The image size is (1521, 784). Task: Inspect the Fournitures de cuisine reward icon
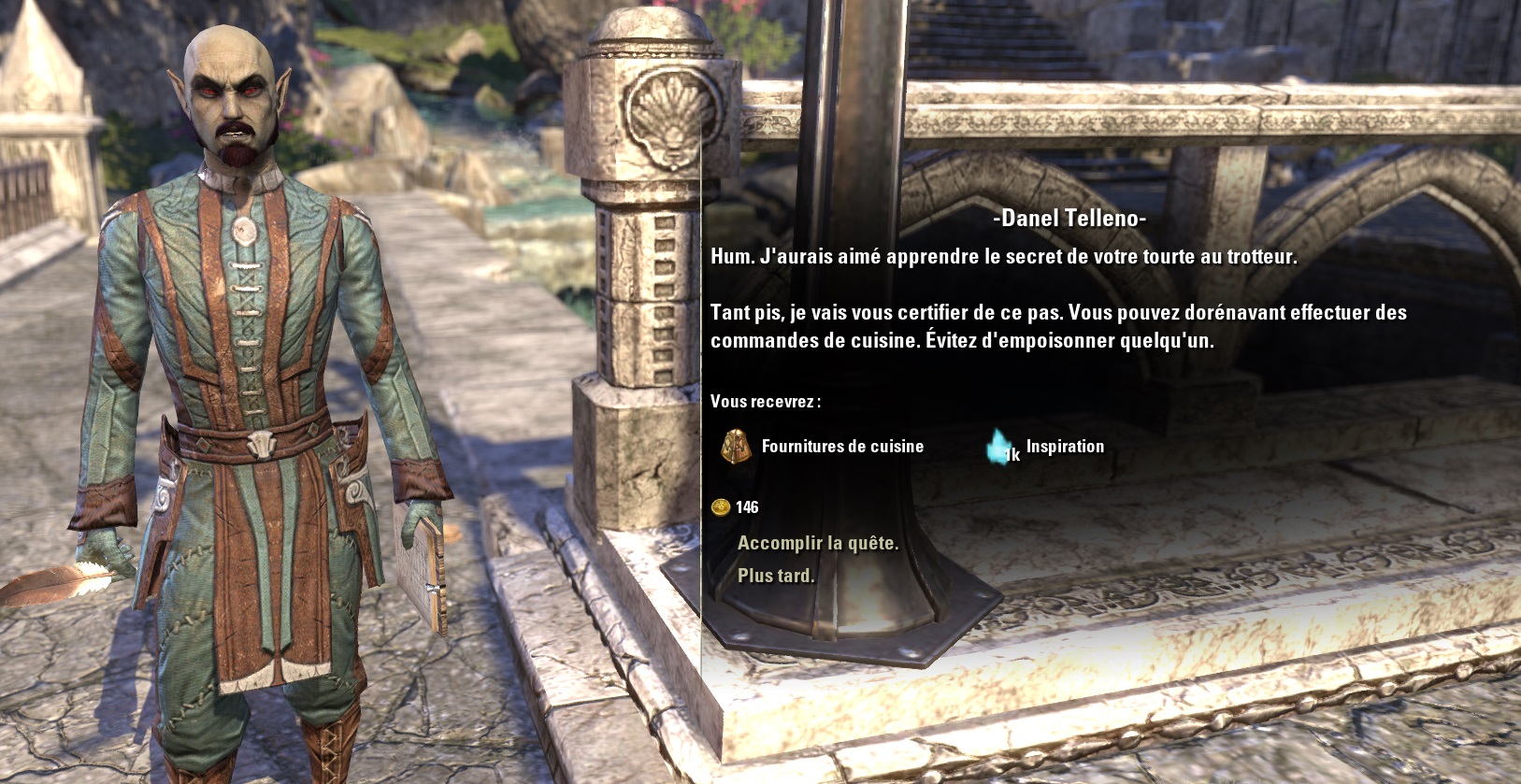[x=736, y=447]
